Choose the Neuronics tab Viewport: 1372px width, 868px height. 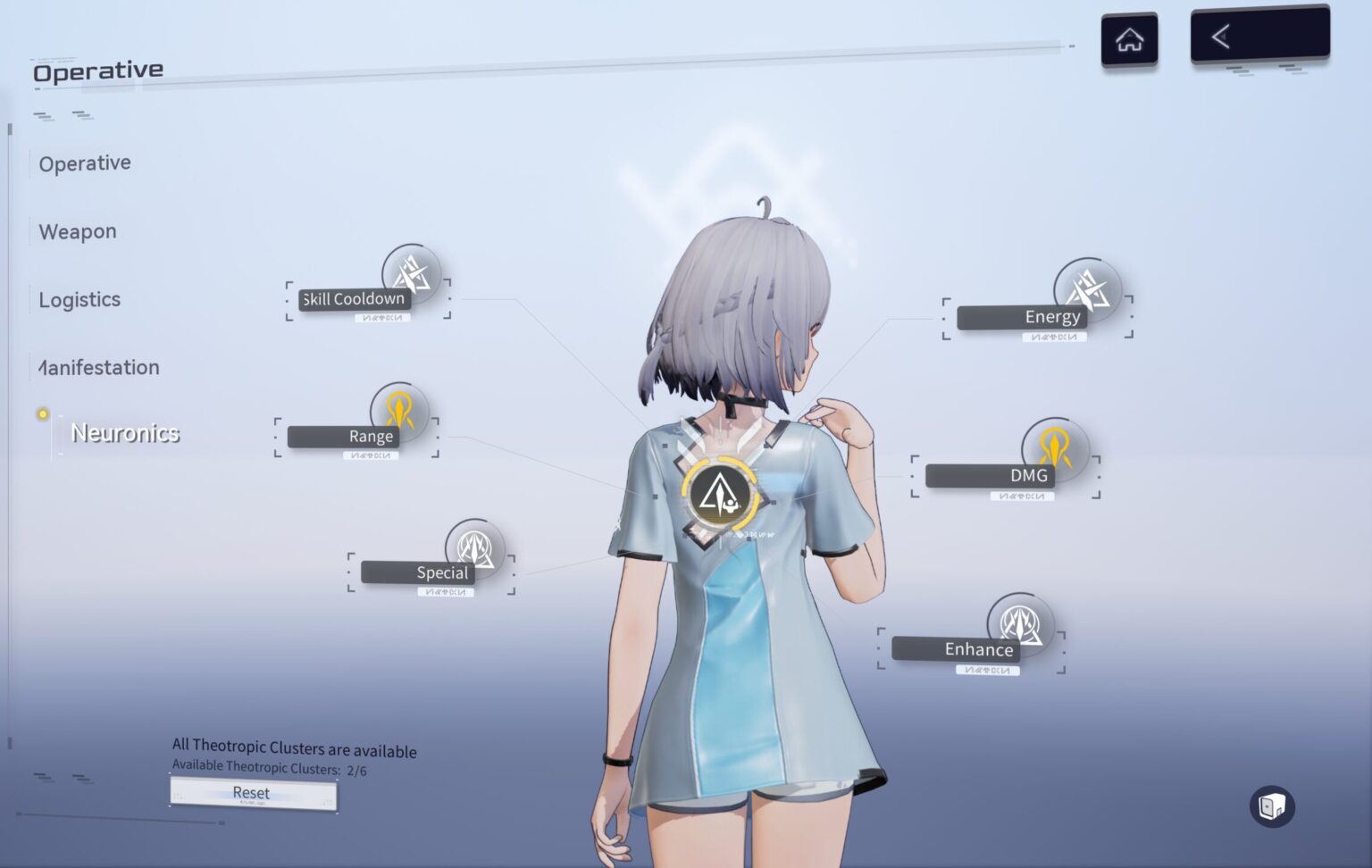click(125, 433)
